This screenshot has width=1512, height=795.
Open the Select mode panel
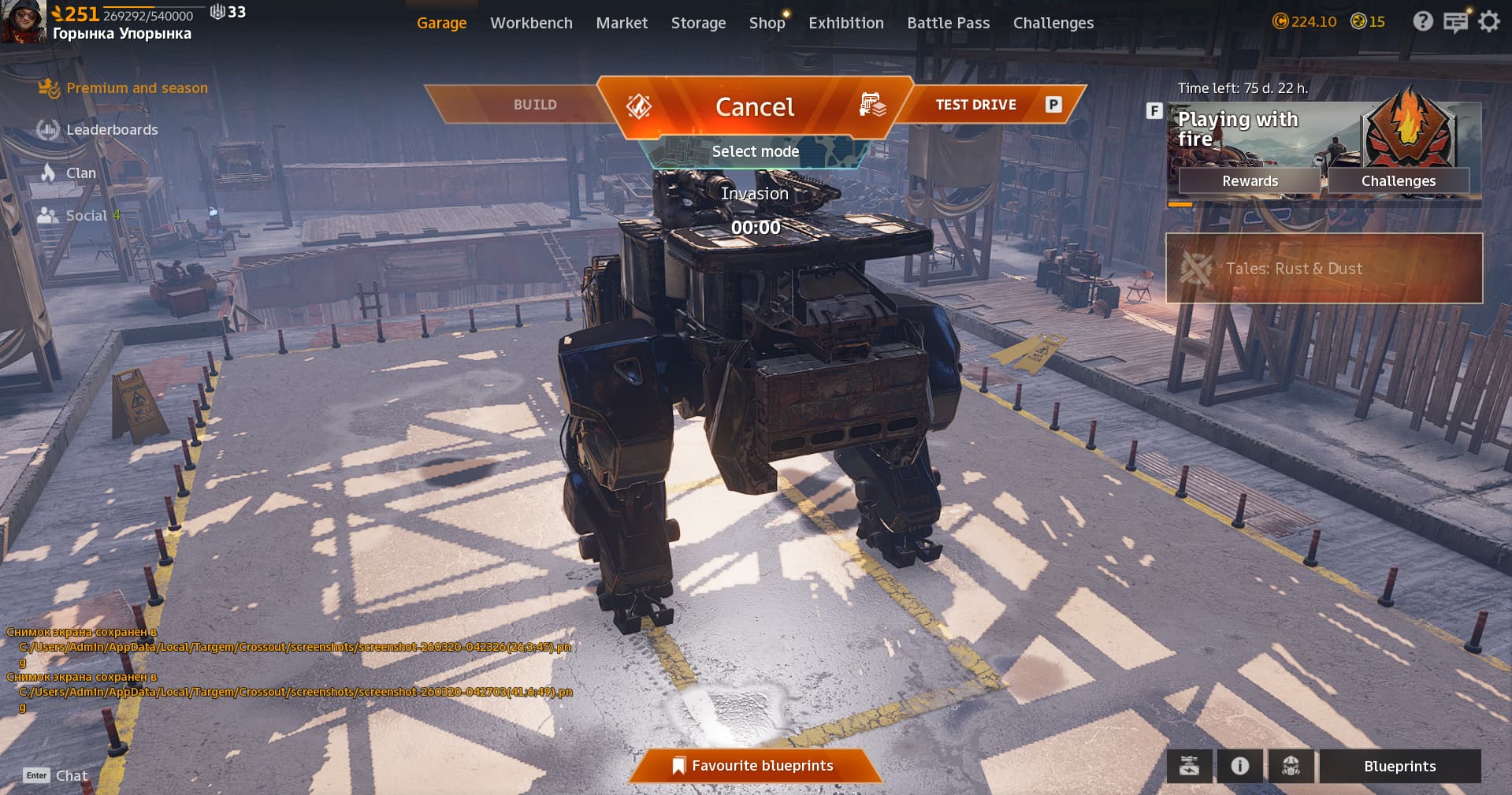point(755,151)
